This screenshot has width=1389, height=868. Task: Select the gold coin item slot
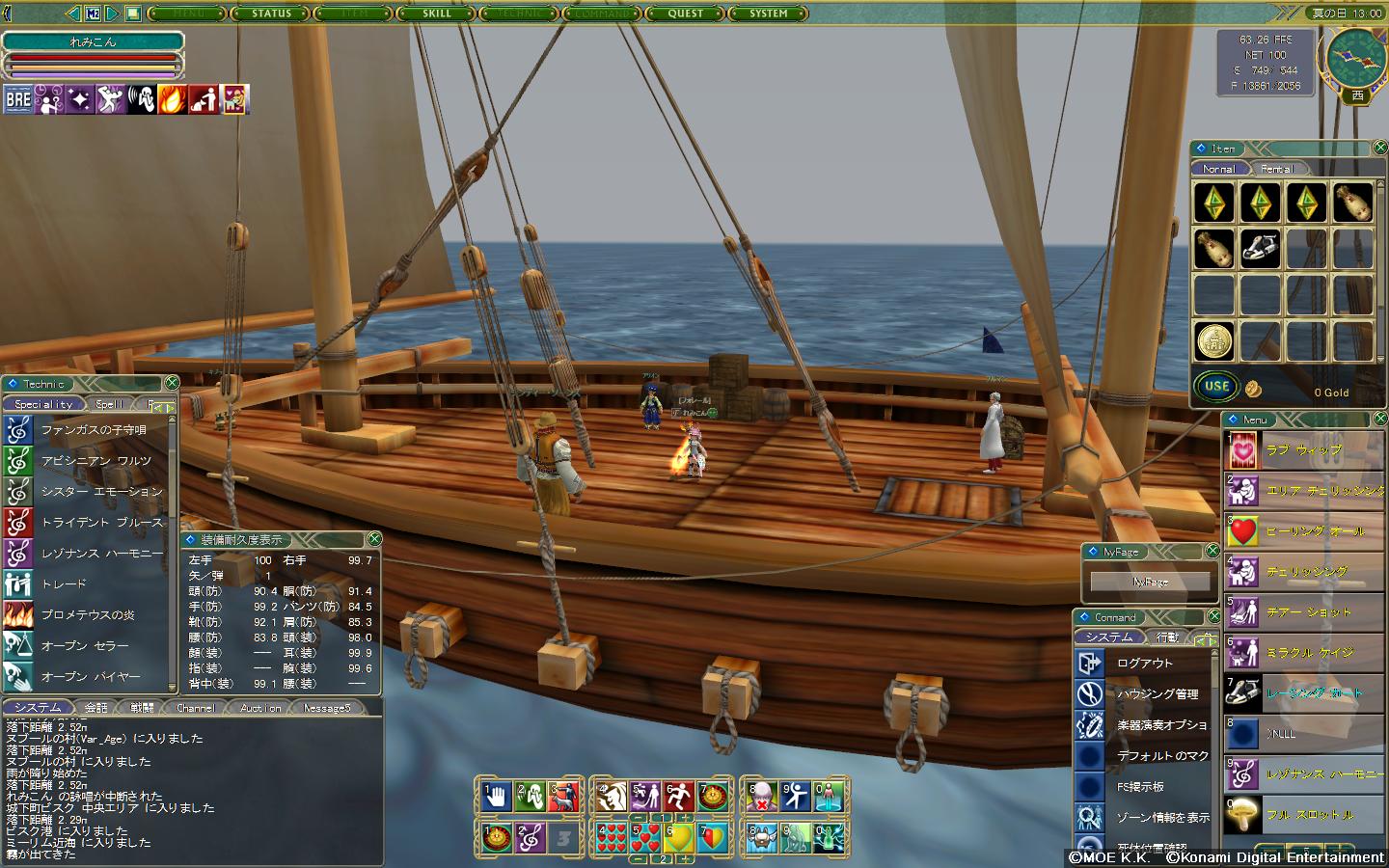(1213, 340)
